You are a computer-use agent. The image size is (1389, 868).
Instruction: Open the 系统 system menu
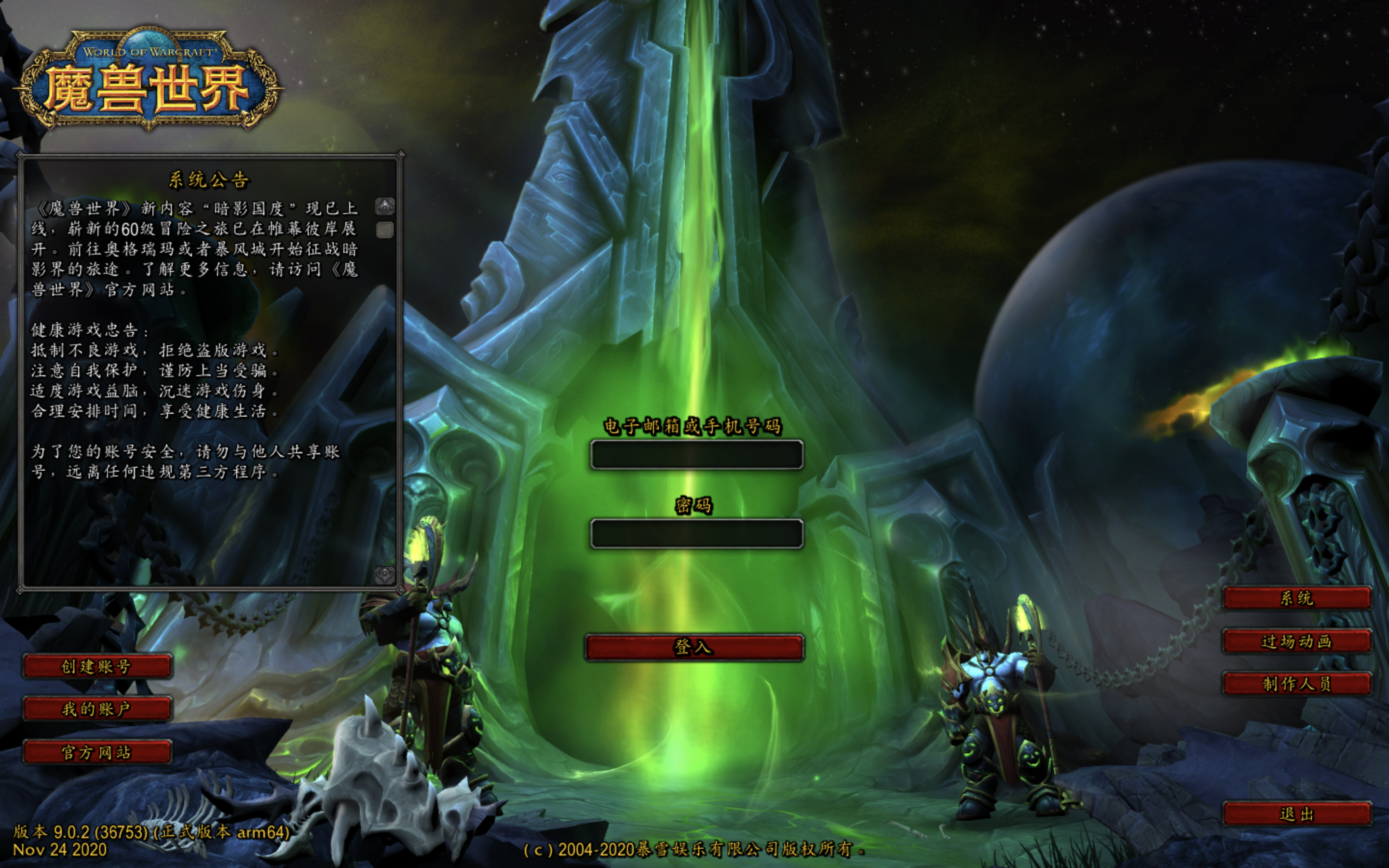pyautogui.click(x=1296, y=598)
